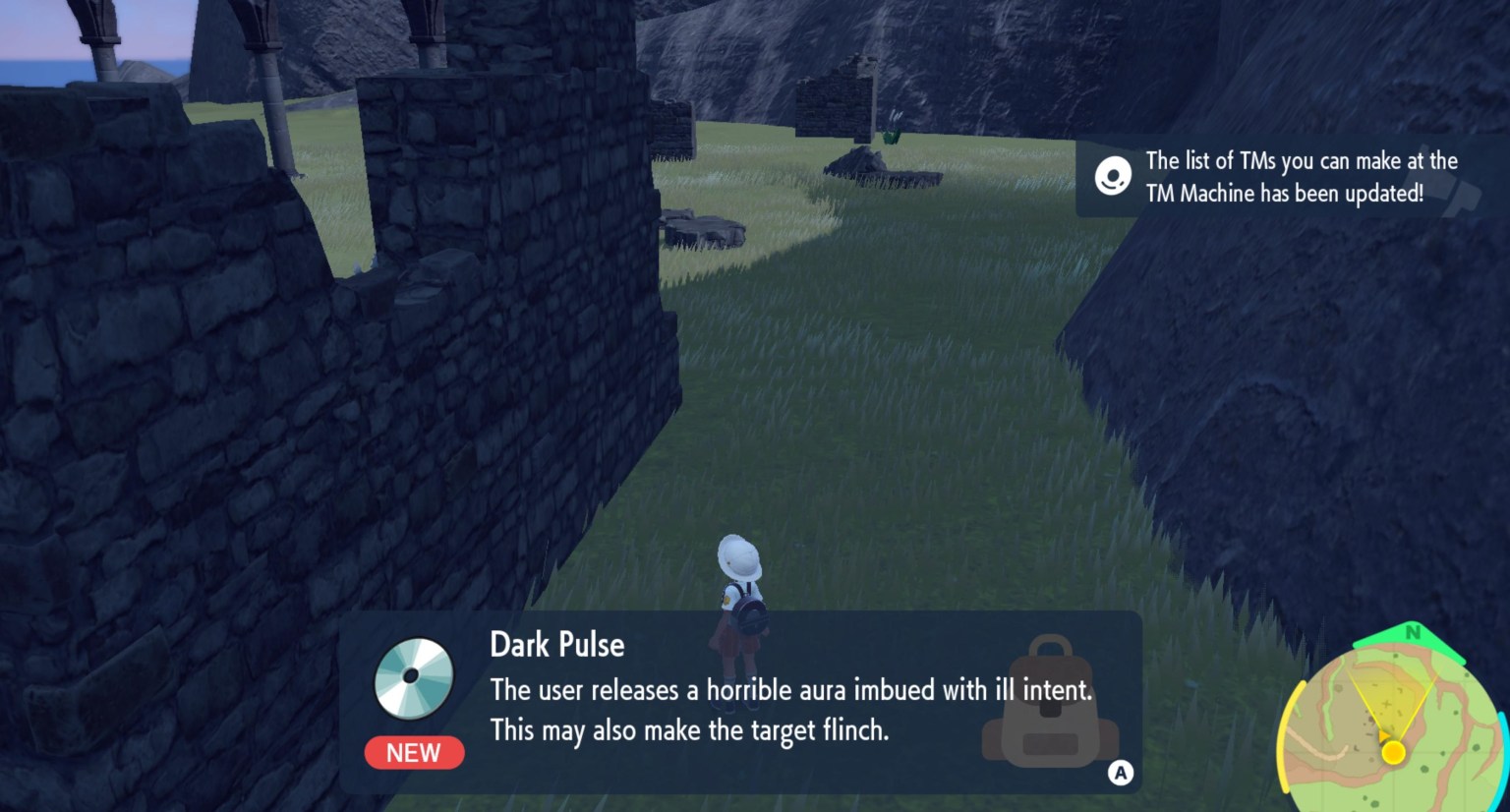Toggle the NEW badge under the TM disc

(x=413, y=753)
